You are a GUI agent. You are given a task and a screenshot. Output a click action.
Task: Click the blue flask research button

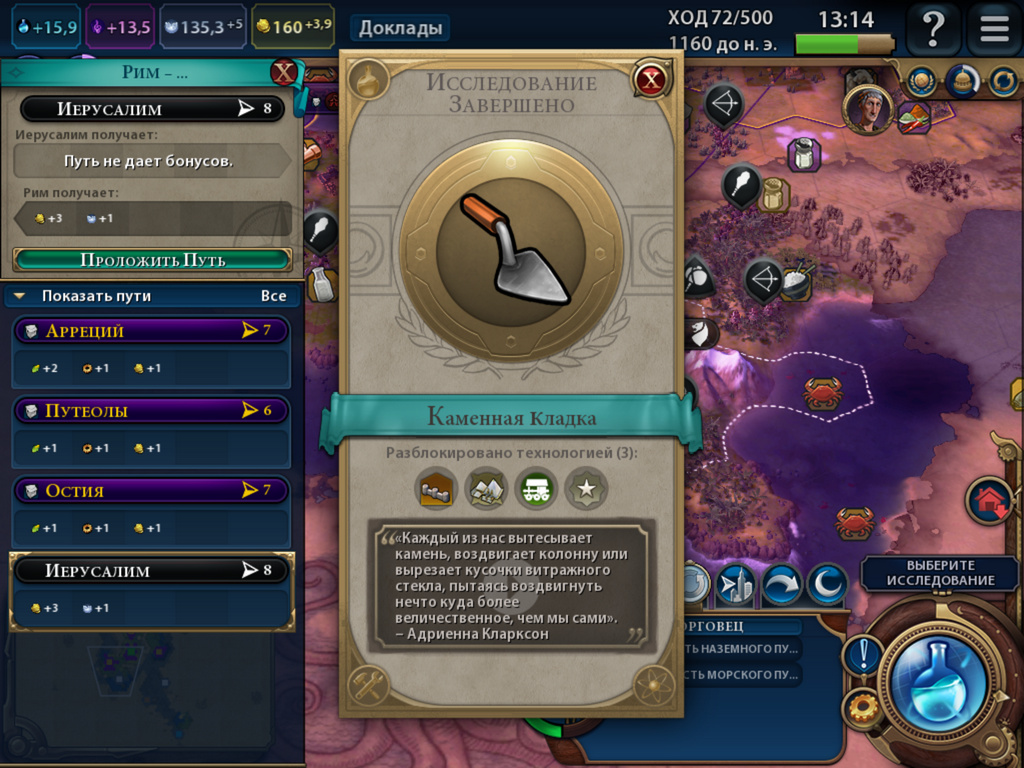click(938, 682)
